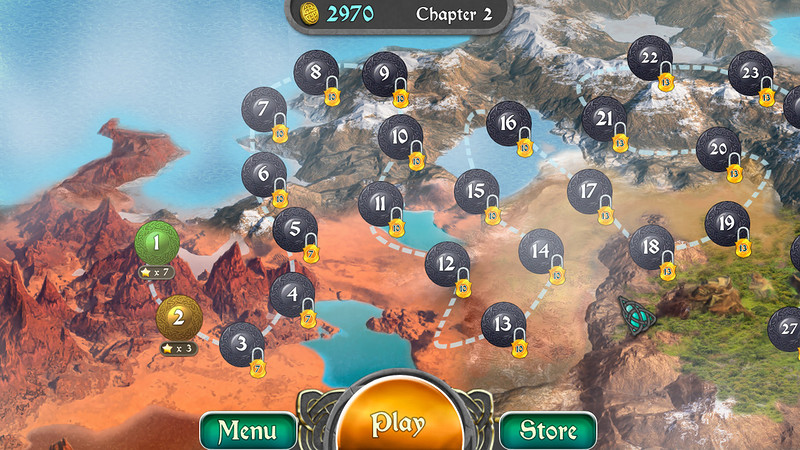Select locked level 7 node

[264, 108]
